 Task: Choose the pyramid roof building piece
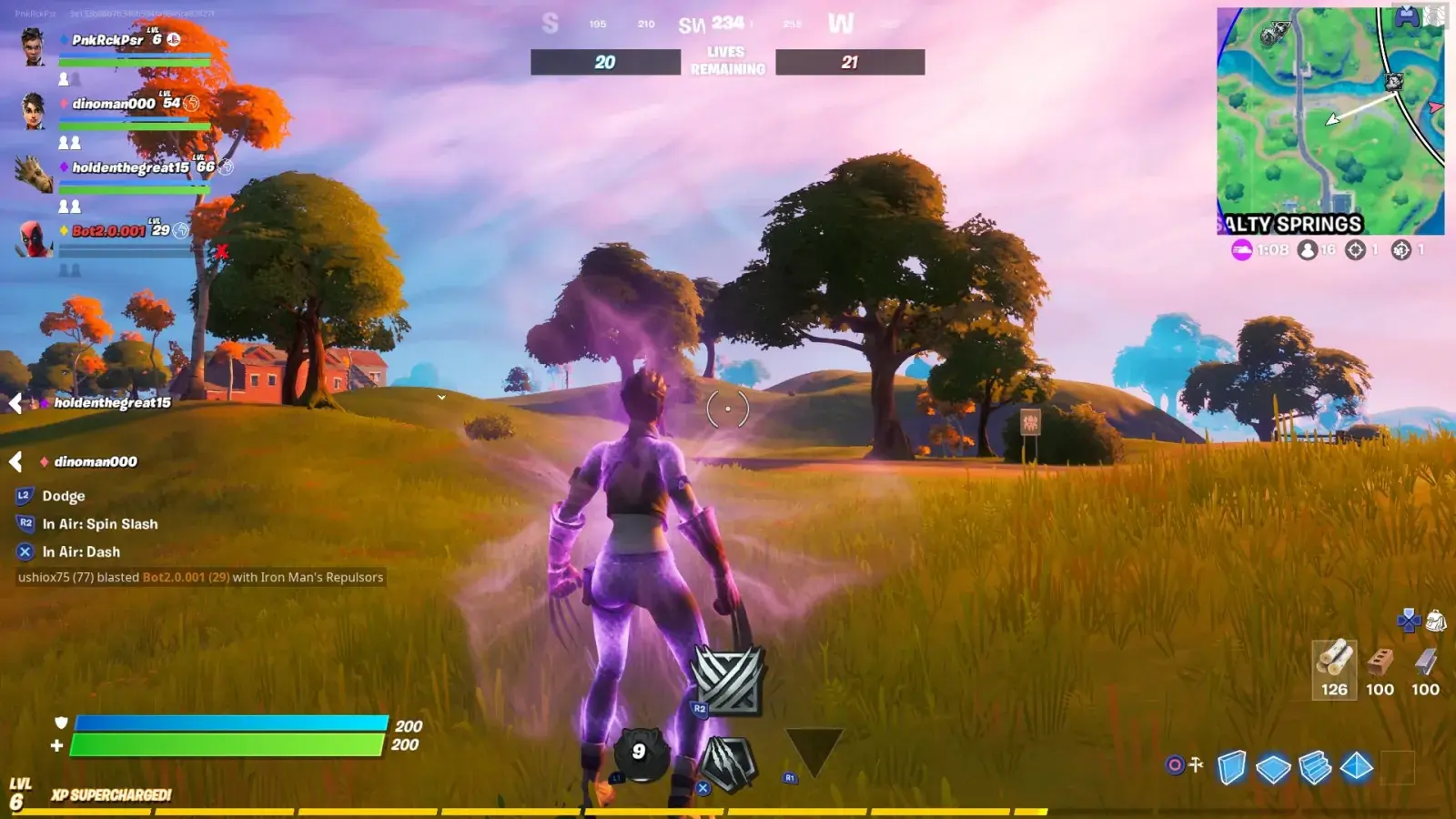[x=1357, y=766]
